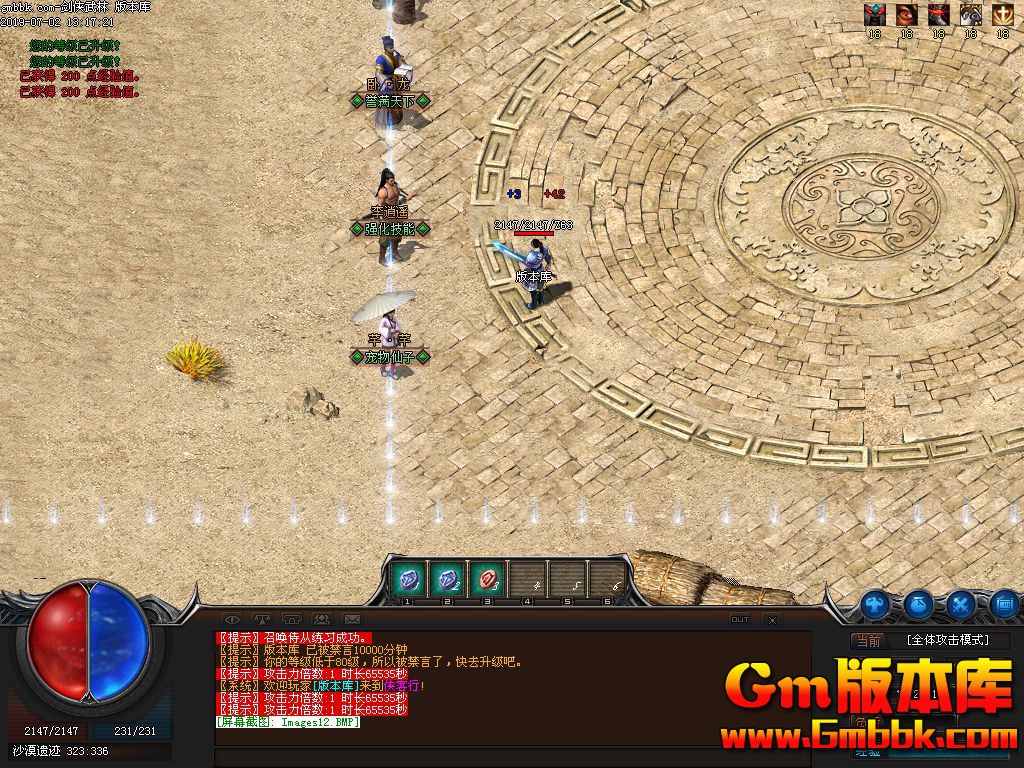Open skills via the crossed swords button

click(961, 604)
